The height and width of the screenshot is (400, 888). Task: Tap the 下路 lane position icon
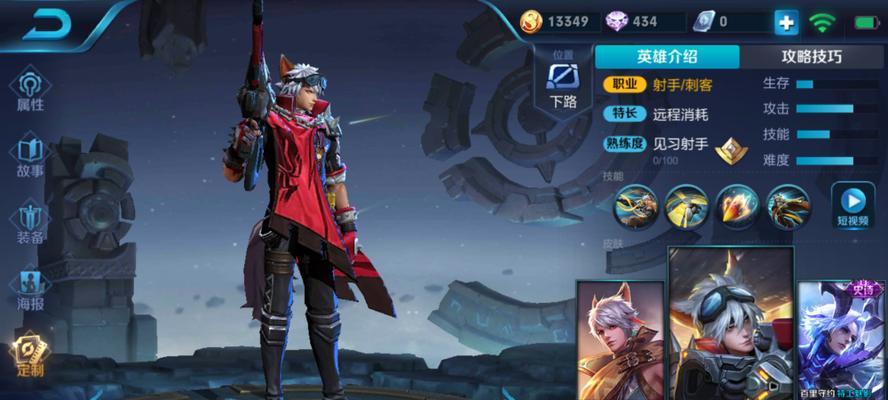[x=563, y=81]
